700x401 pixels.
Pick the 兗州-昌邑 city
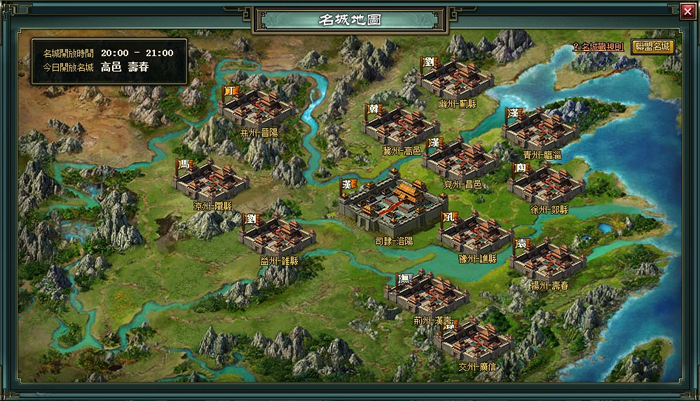click(461, 159)
